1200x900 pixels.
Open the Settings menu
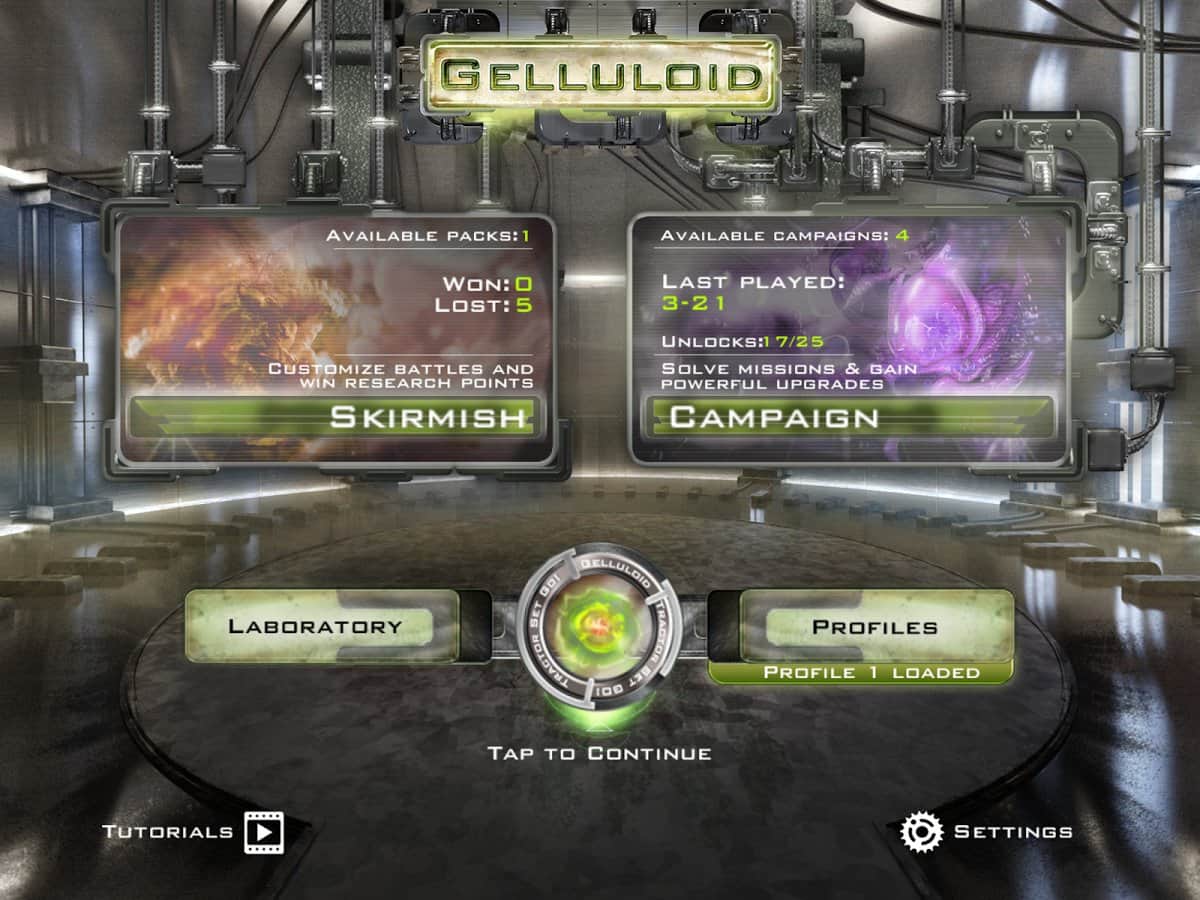click(1013, 831)
